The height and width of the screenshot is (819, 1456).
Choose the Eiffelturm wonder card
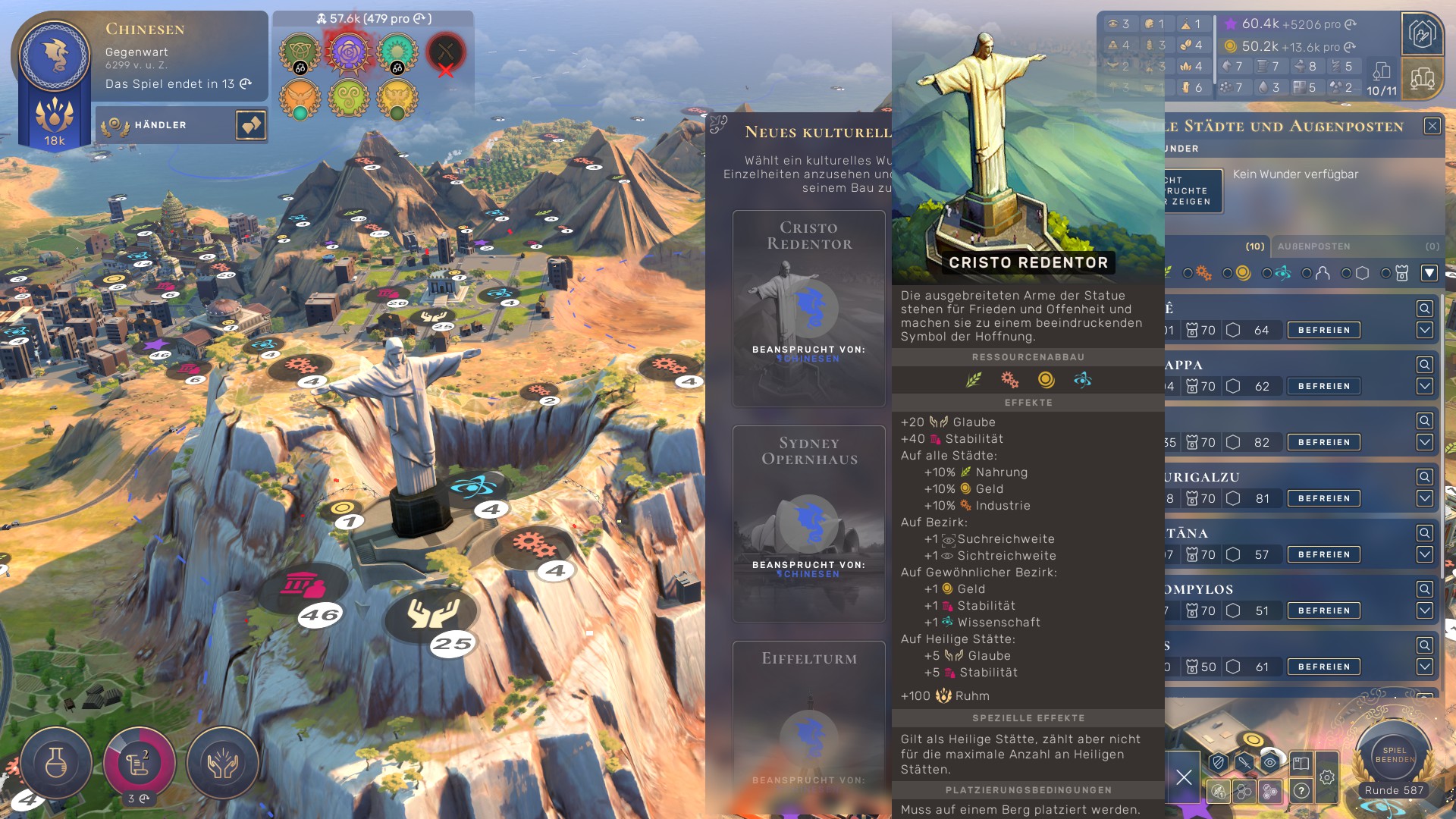tap(808, 720)
